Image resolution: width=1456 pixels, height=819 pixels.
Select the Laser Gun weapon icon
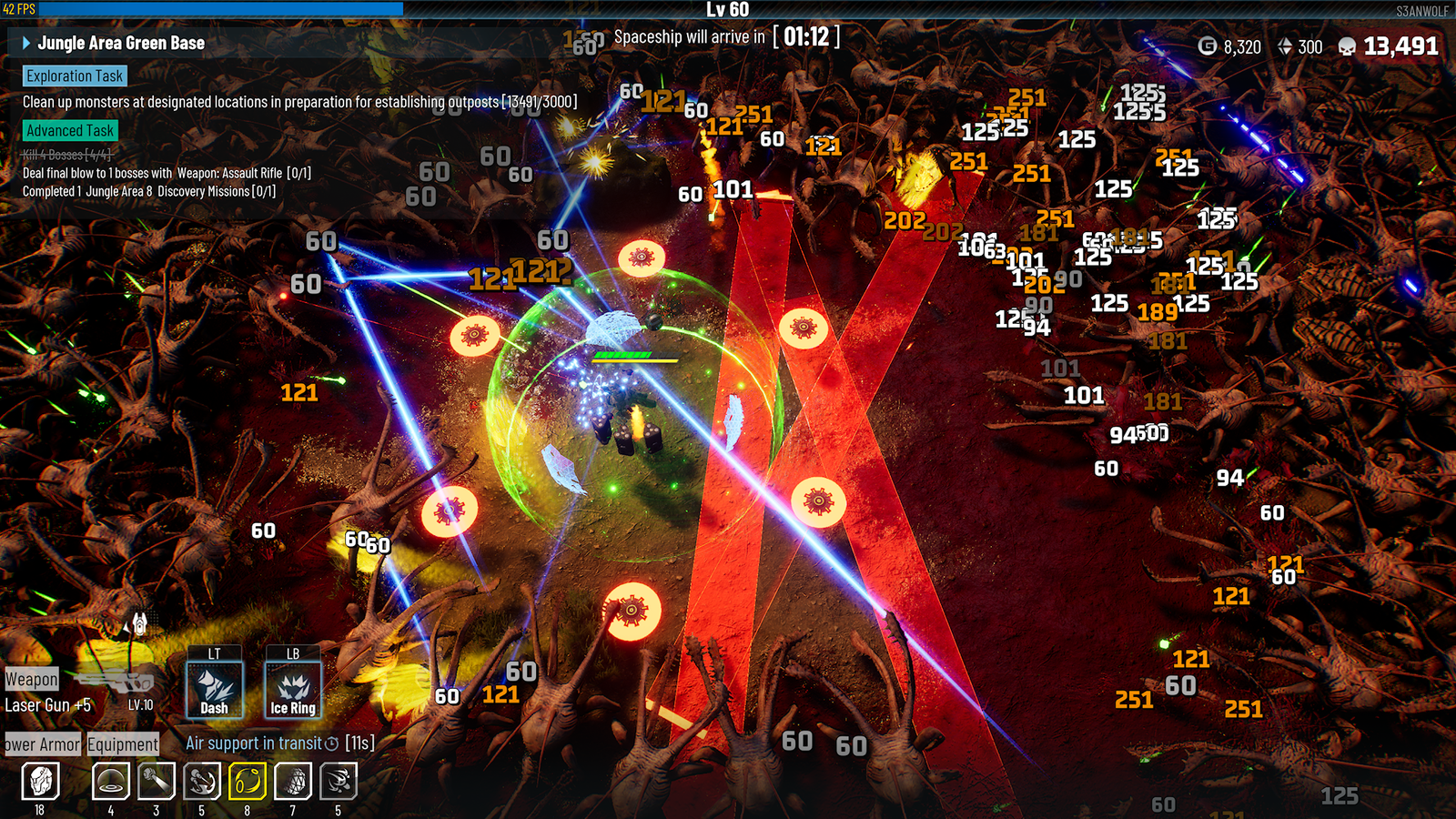pyautogui.click(x=116, y=681)
